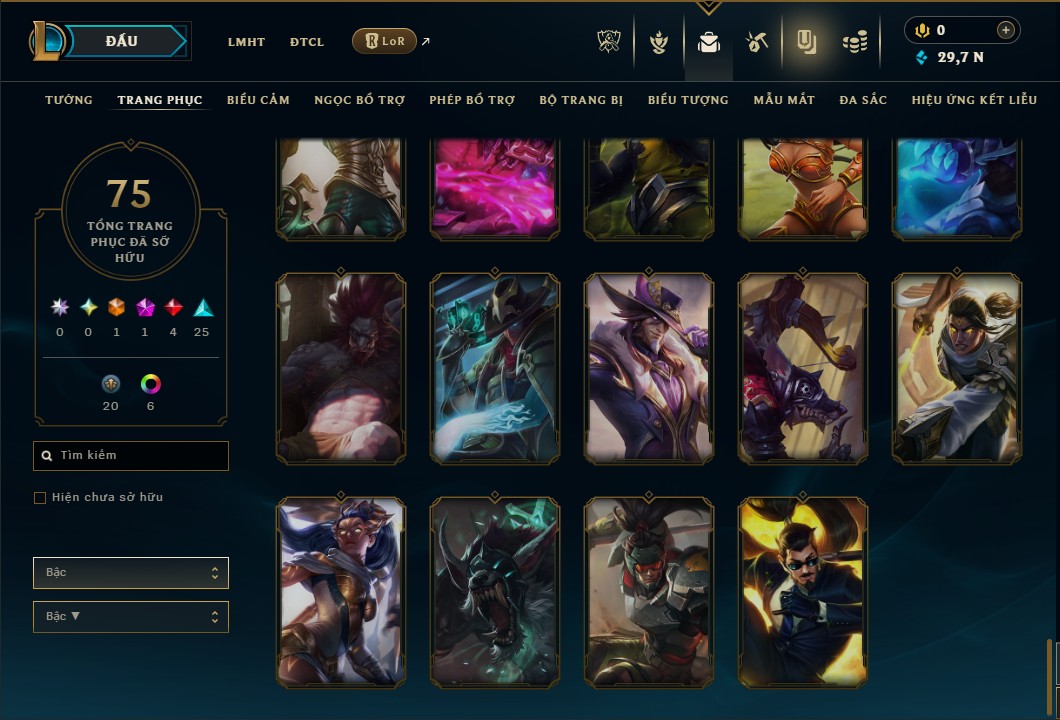Switch to the TƯỚNG tab
Viewport: 1060px width, 720px height.
coord(69,100)
